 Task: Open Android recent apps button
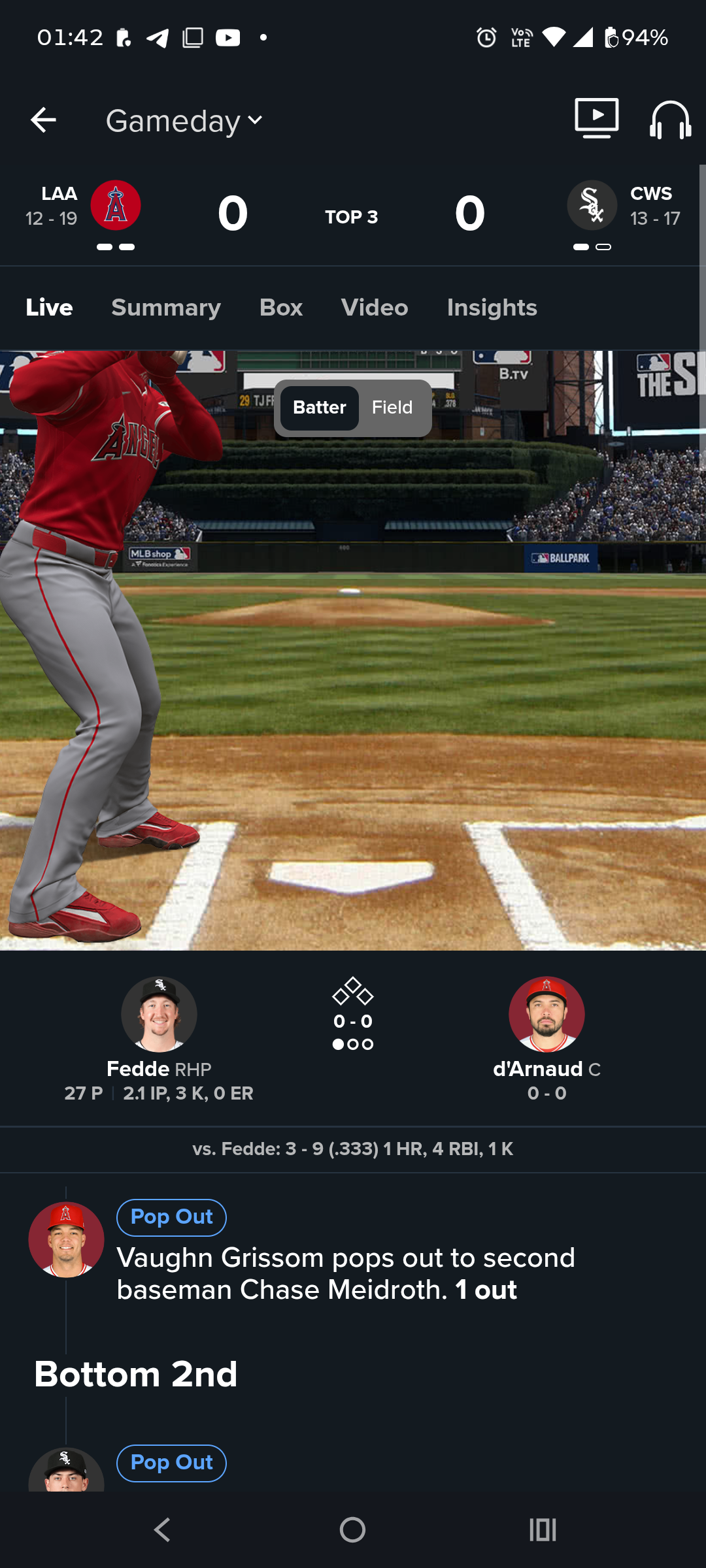click(543, 1529)
